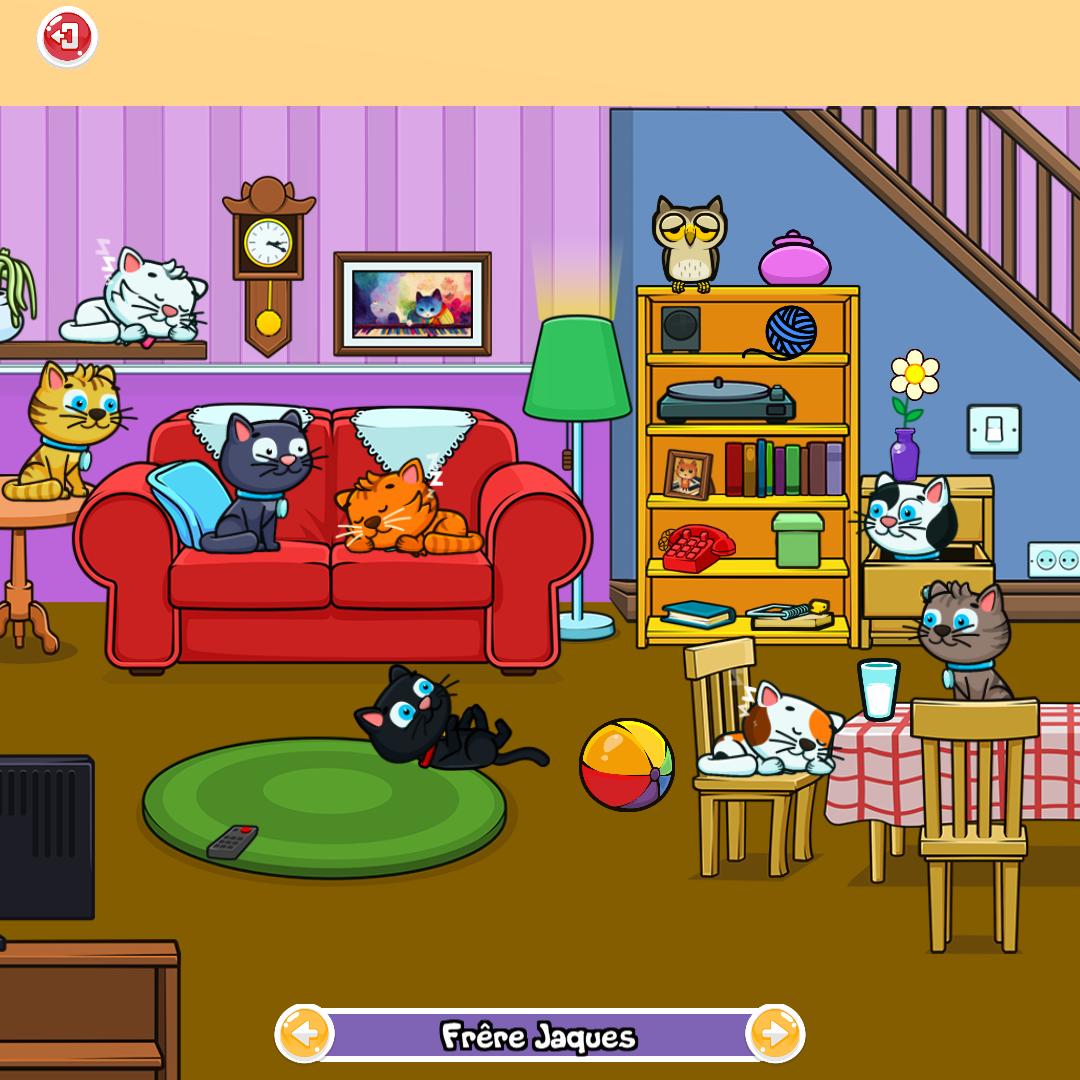
Task: Click the red exit button
Action: pyautogui.click(x=67, y=38)
